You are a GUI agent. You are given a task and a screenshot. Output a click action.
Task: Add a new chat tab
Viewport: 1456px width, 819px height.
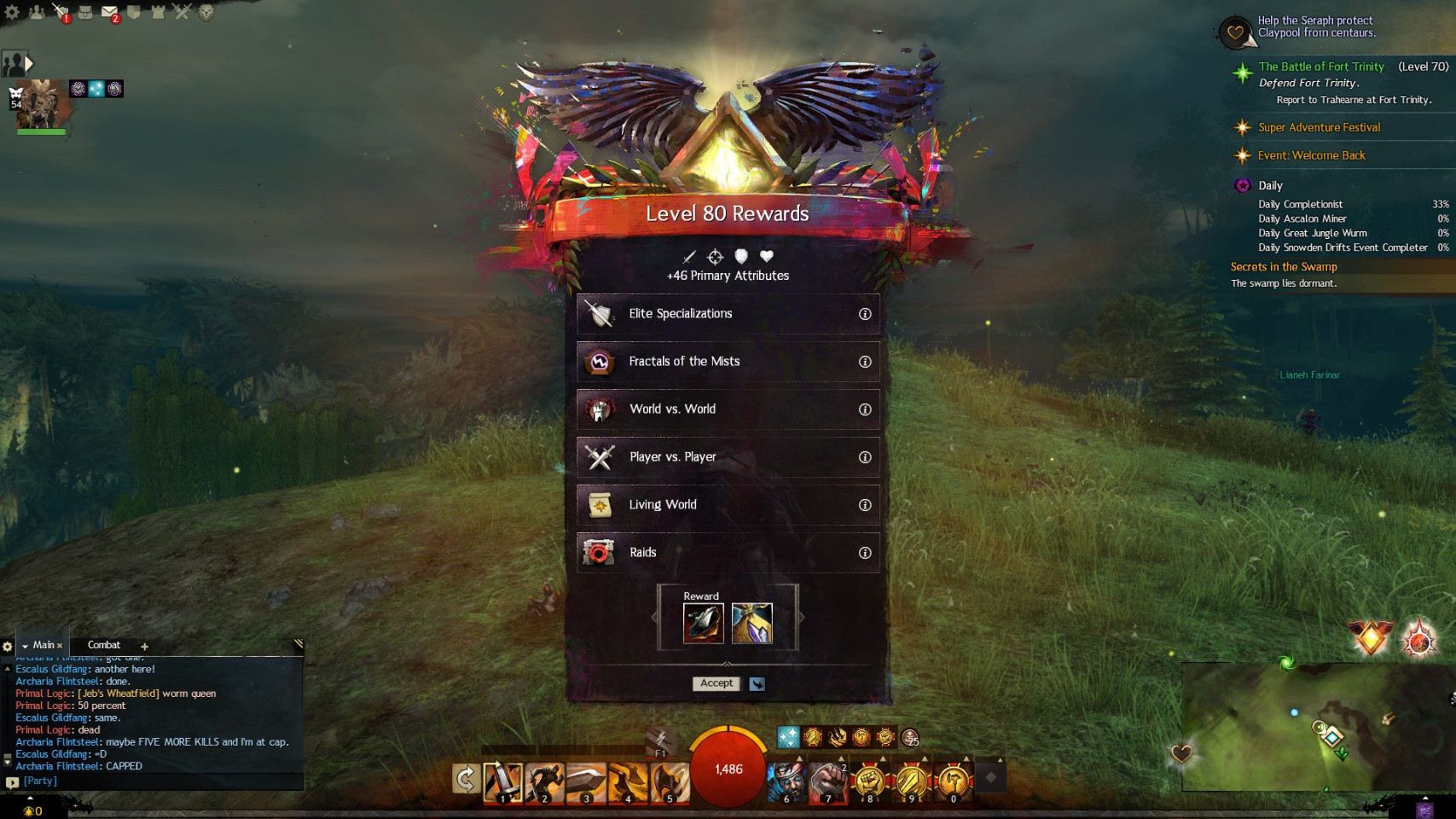[144, 647]
